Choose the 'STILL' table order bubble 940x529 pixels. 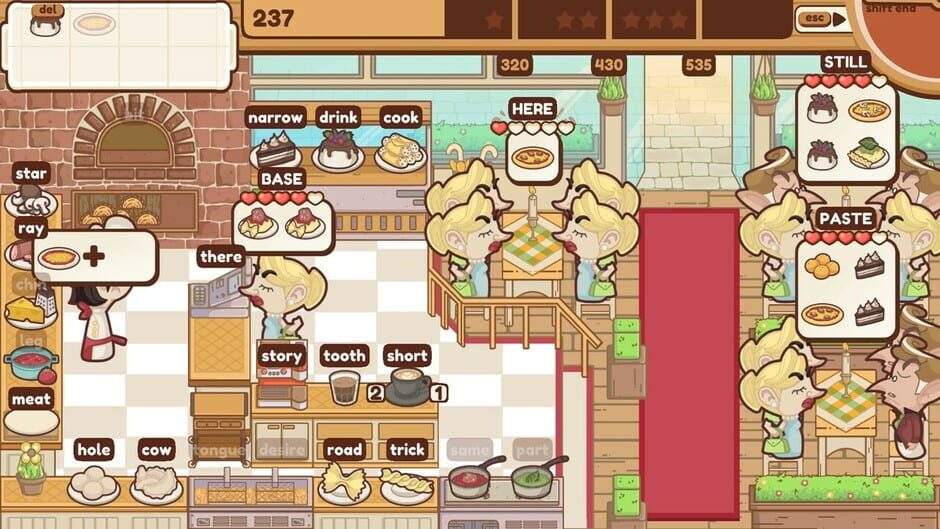coord(845,62)
